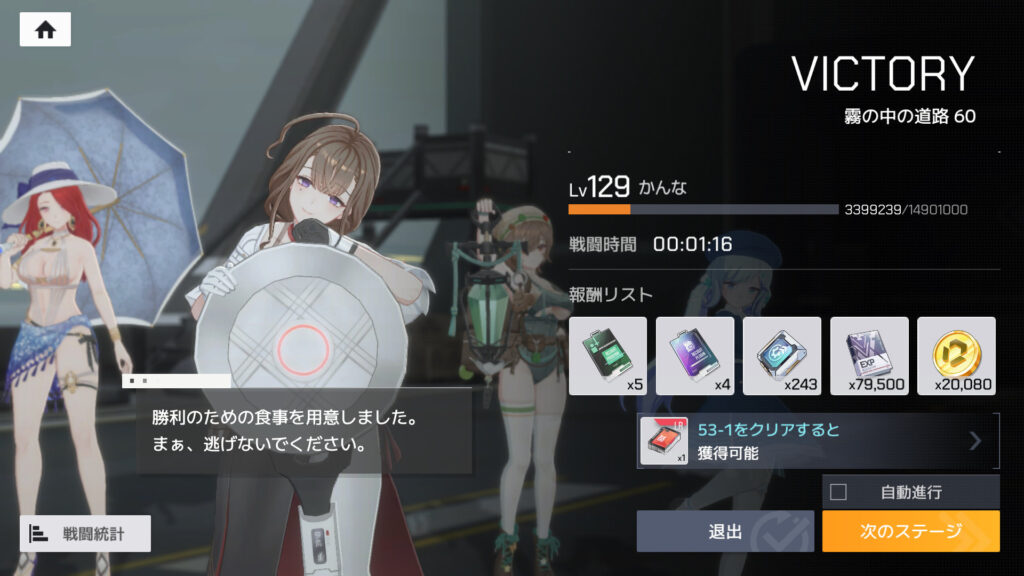This screenshot has height=576, width=1024.
Task: Check the EXP reward x79,500
Action: pyautogui.click(x=869, y=356)
